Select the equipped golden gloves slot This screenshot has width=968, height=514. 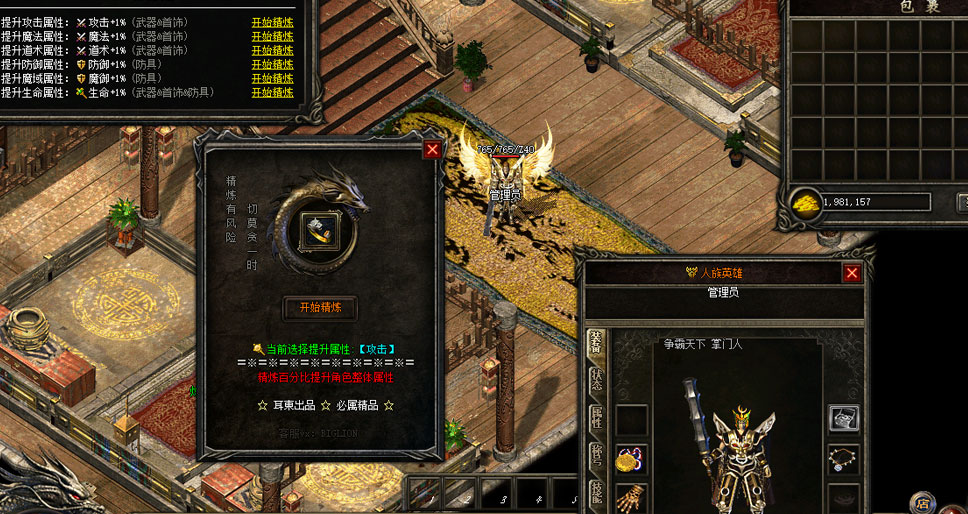coord(631,497)
